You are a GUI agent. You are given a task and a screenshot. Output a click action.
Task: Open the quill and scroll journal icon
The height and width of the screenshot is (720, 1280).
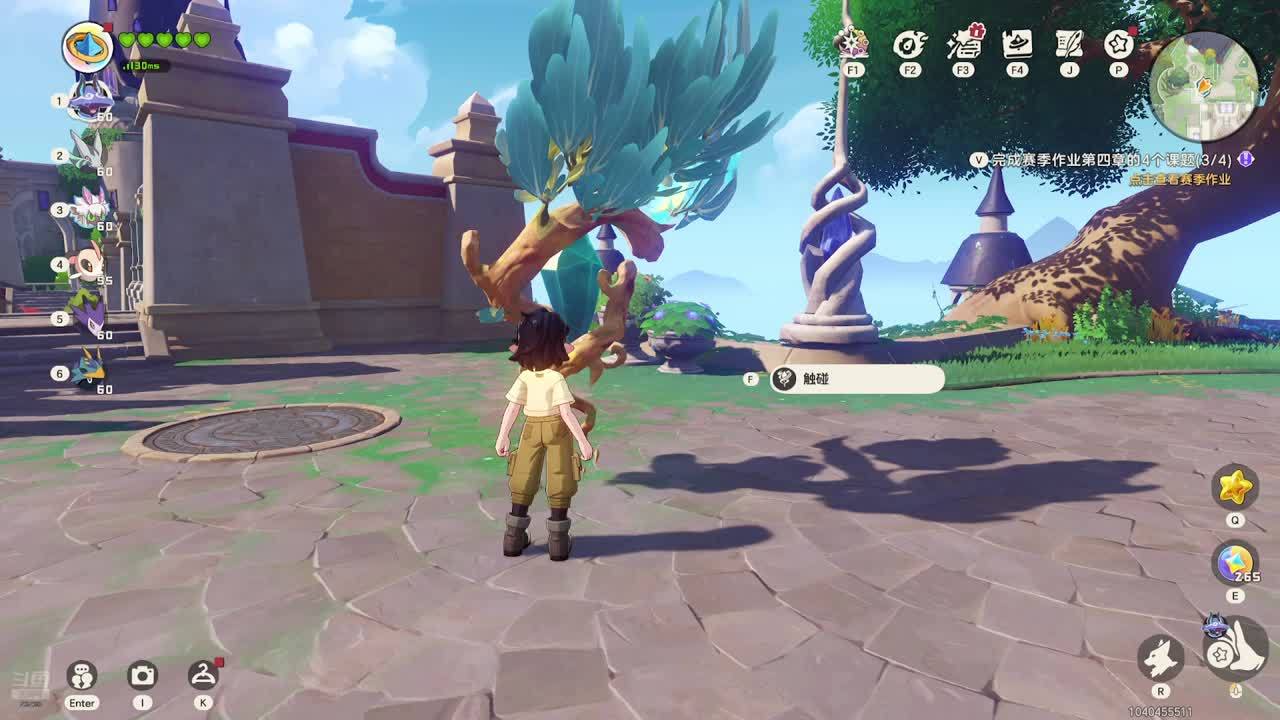(x=1069, y=44)
